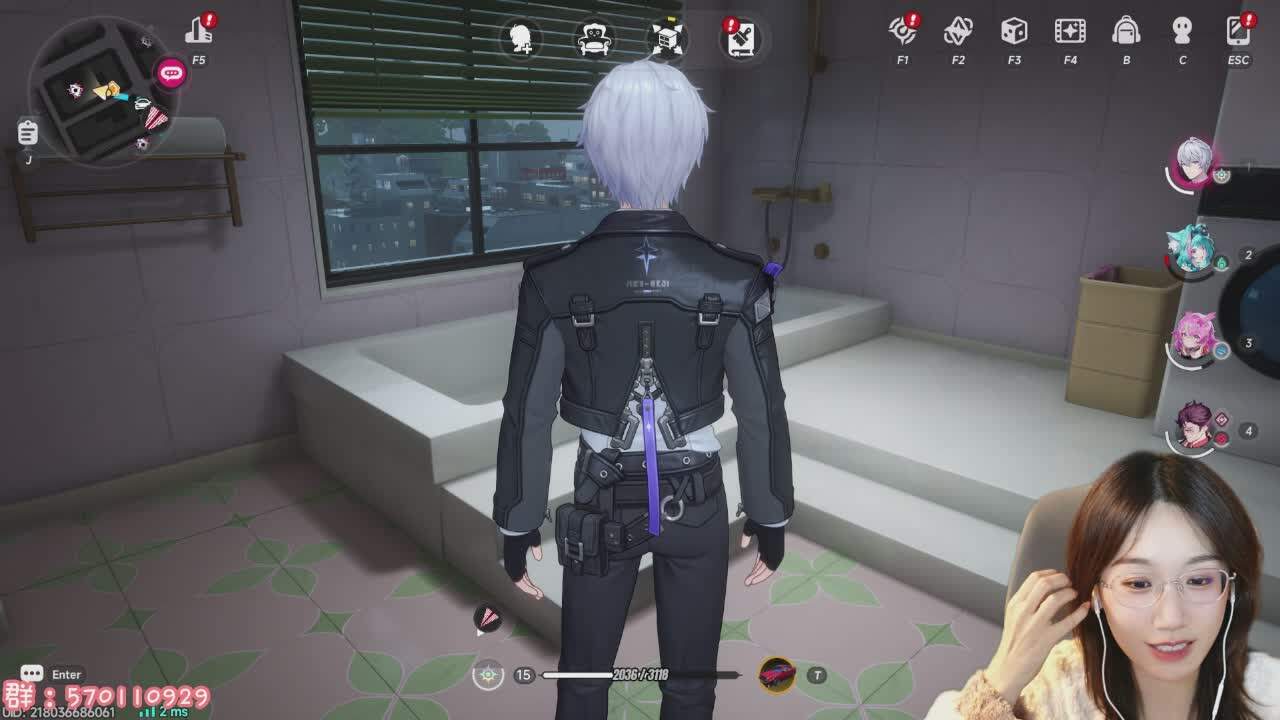Viewport: 1280px width, 720px height.
Task: Open the phone menu icon
Action: click(1238, 31)
